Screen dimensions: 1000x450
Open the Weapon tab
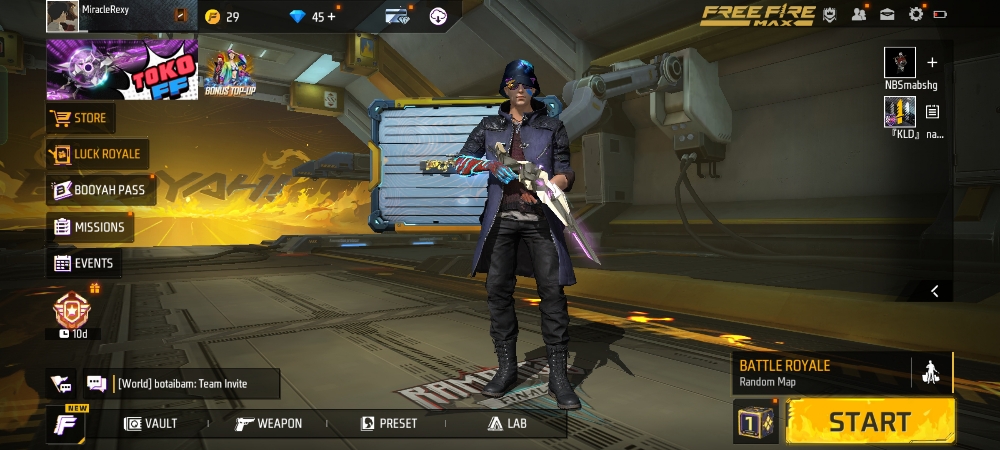[x=269, y=424]
